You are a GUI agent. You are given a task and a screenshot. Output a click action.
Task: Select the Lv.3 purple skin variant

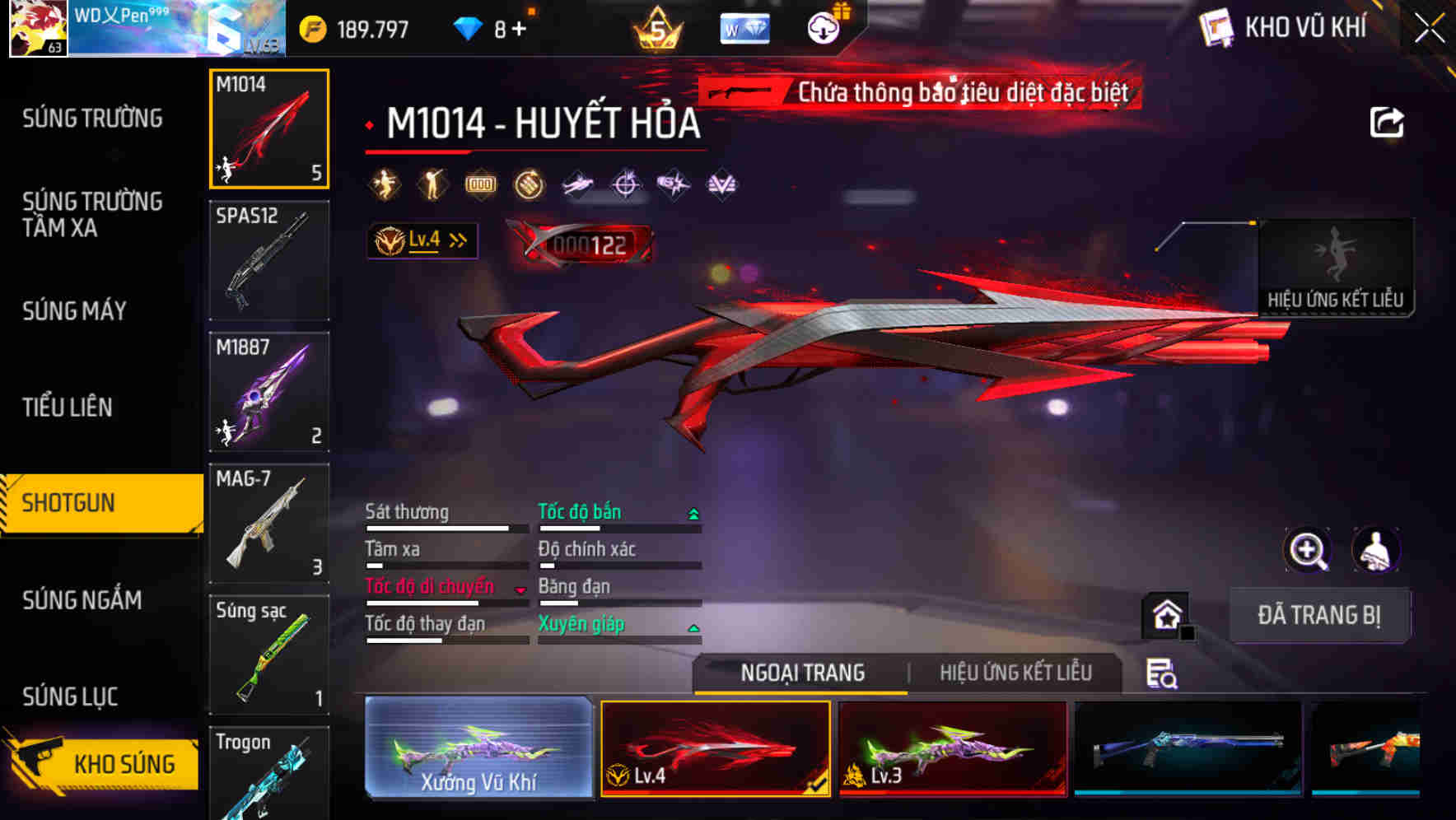click(951, 749)
